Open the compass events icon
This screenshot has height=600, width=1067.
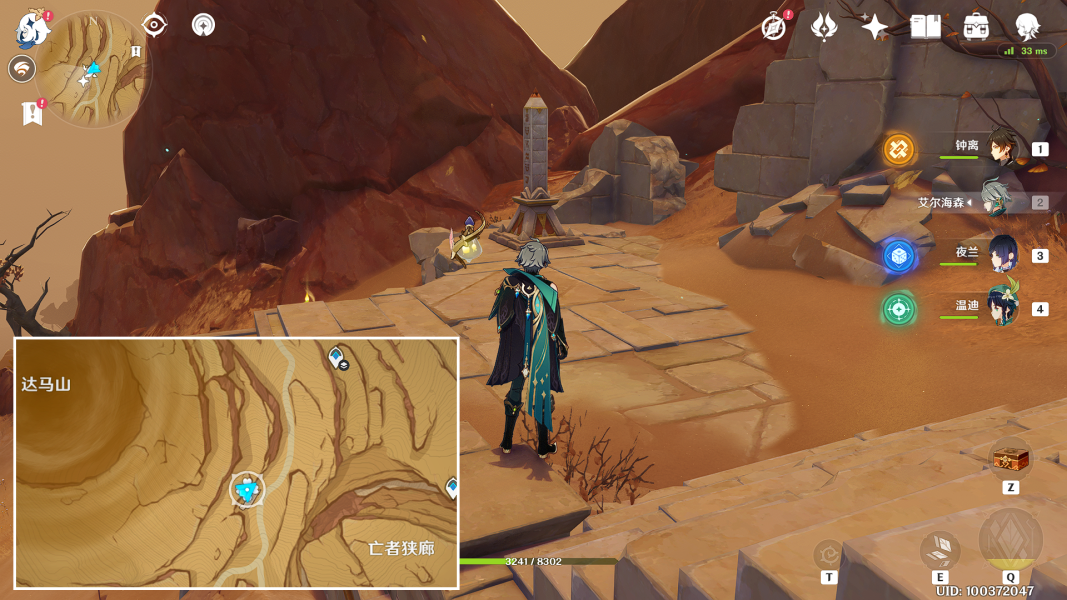point(773,27)
